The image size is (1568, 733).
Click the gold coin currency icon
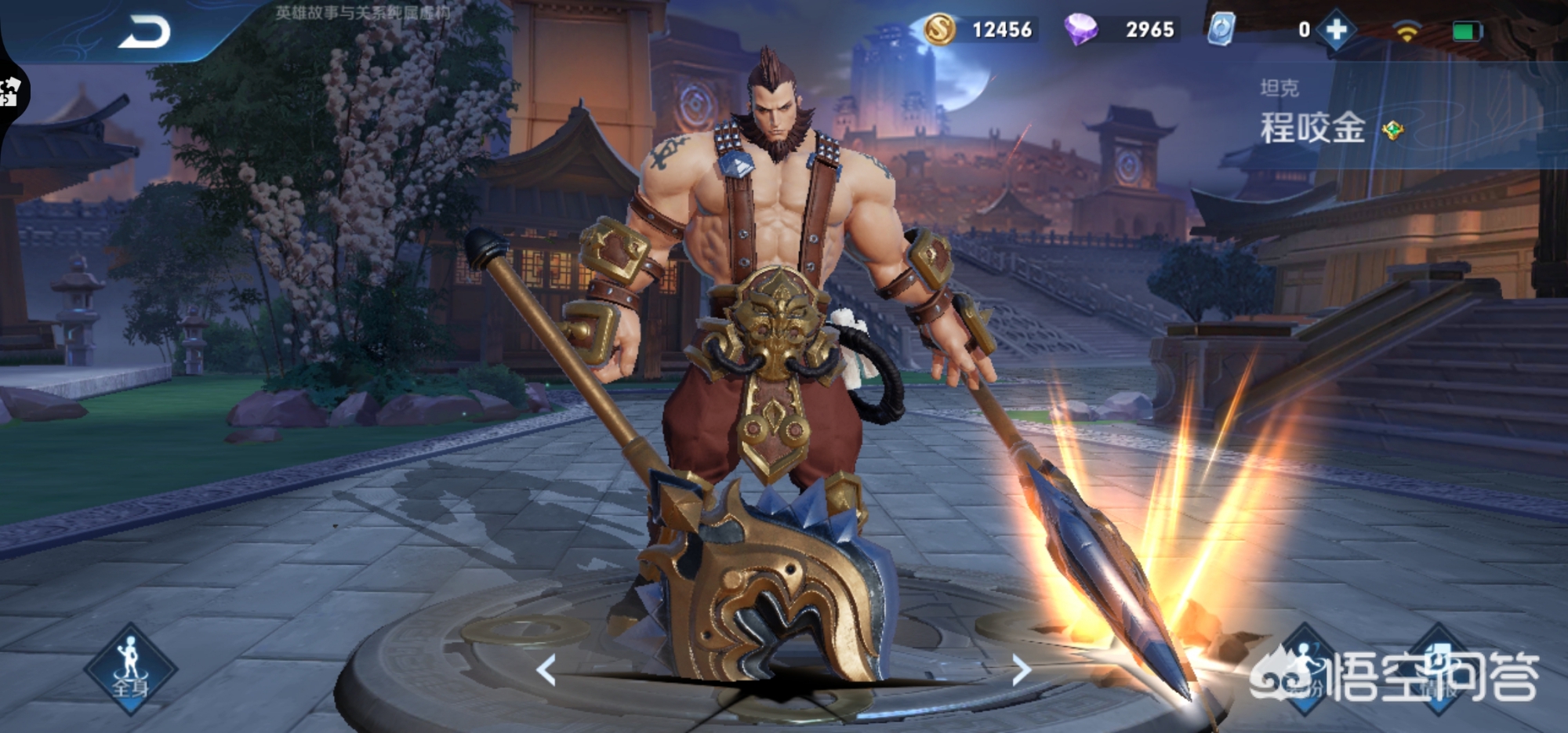pos(939,30)
